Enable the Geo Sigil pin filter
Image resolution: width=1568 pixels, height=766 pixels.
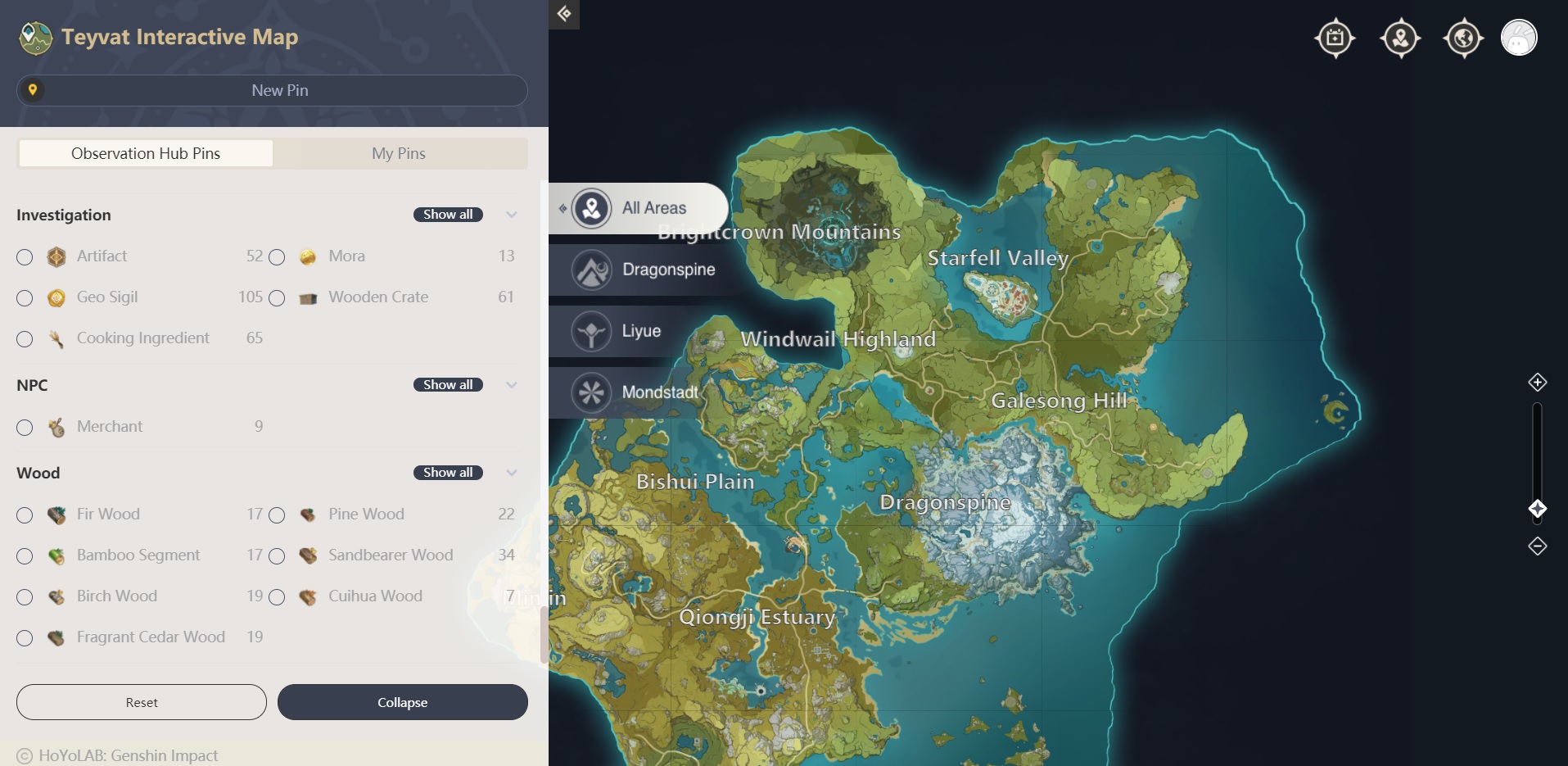click(x=24, y=298)
